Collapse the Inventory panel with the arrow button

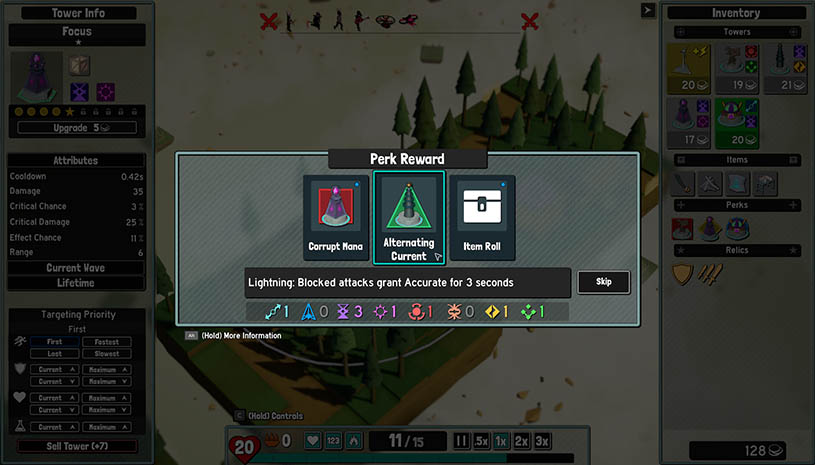[648, 11]
